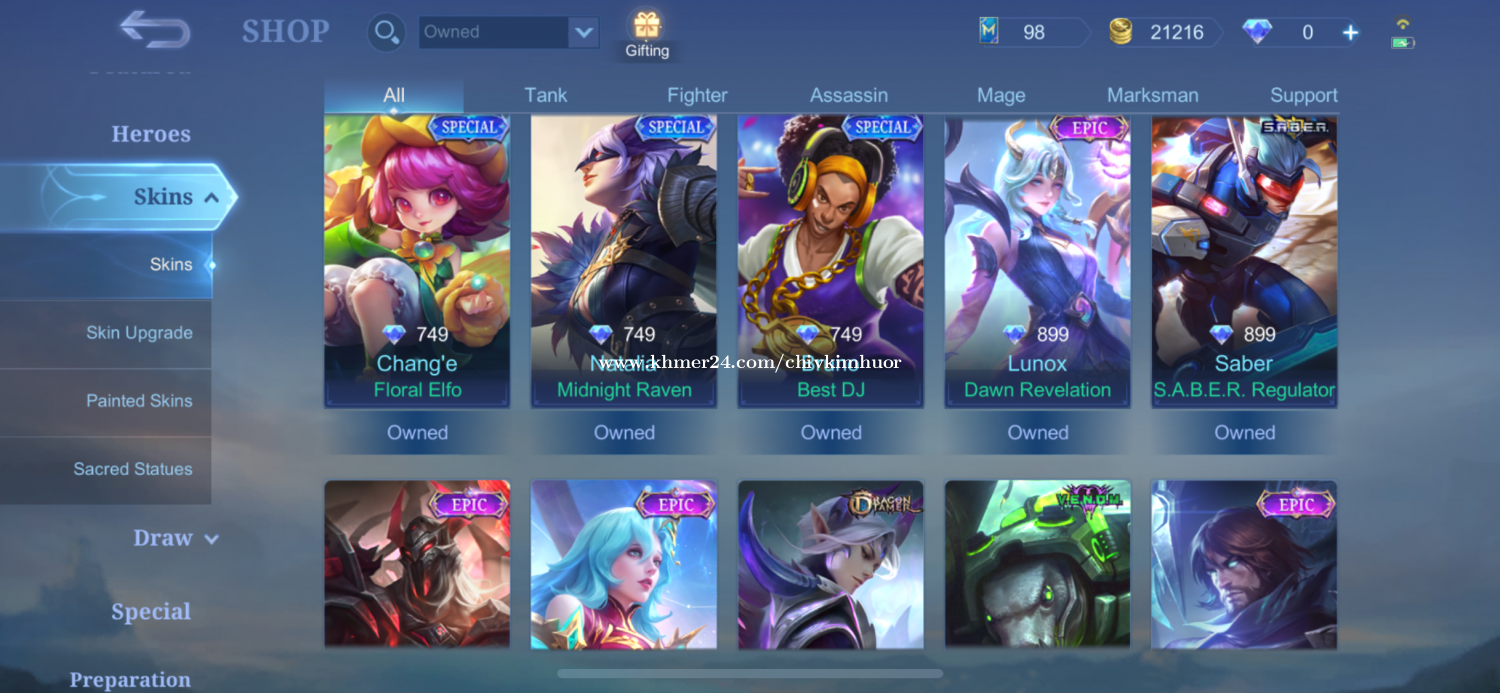Go to Sacred Statues

pyautogui.click(x=133, y=469)
